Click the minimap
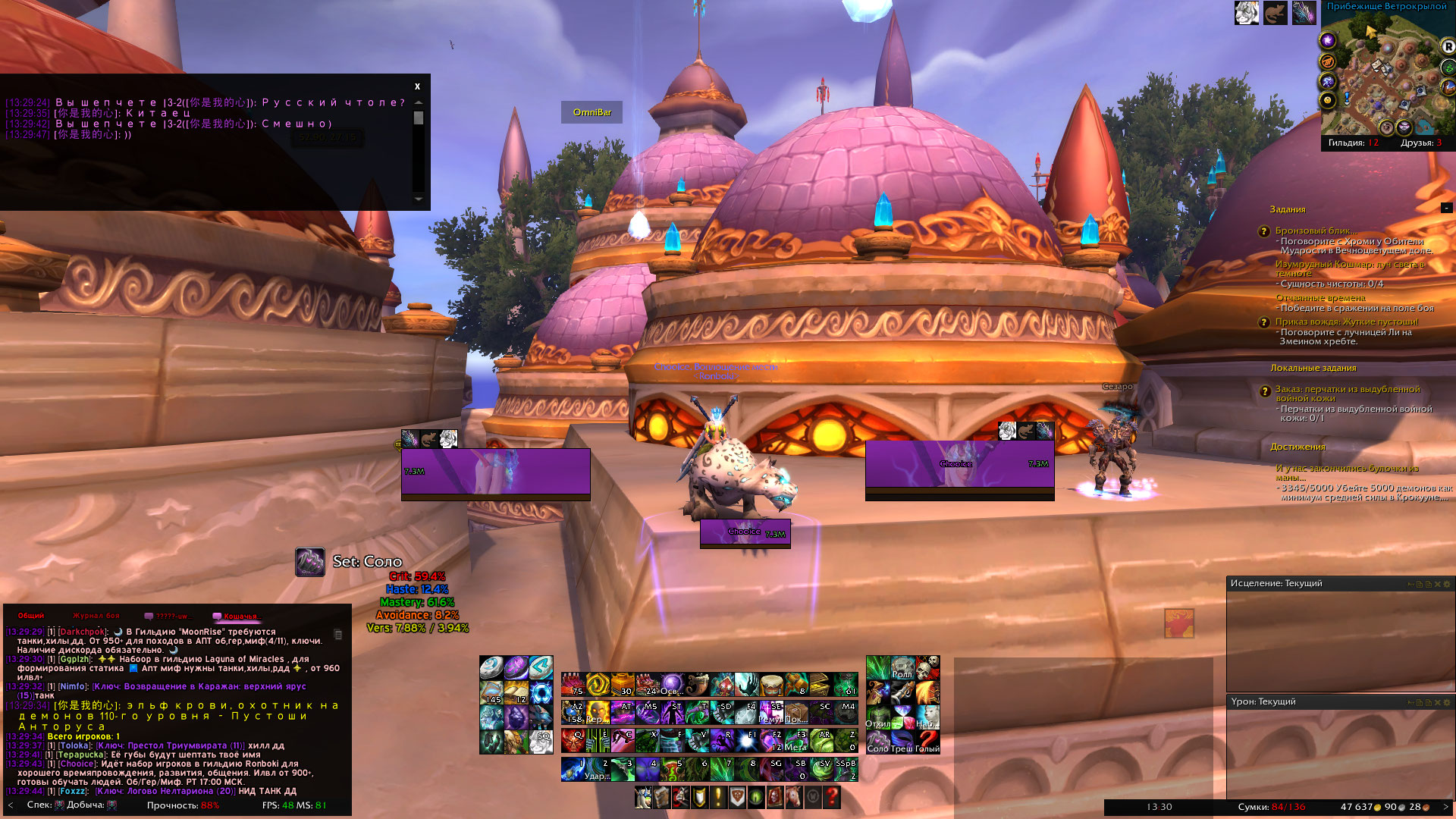 click(x=1382, y=76)
